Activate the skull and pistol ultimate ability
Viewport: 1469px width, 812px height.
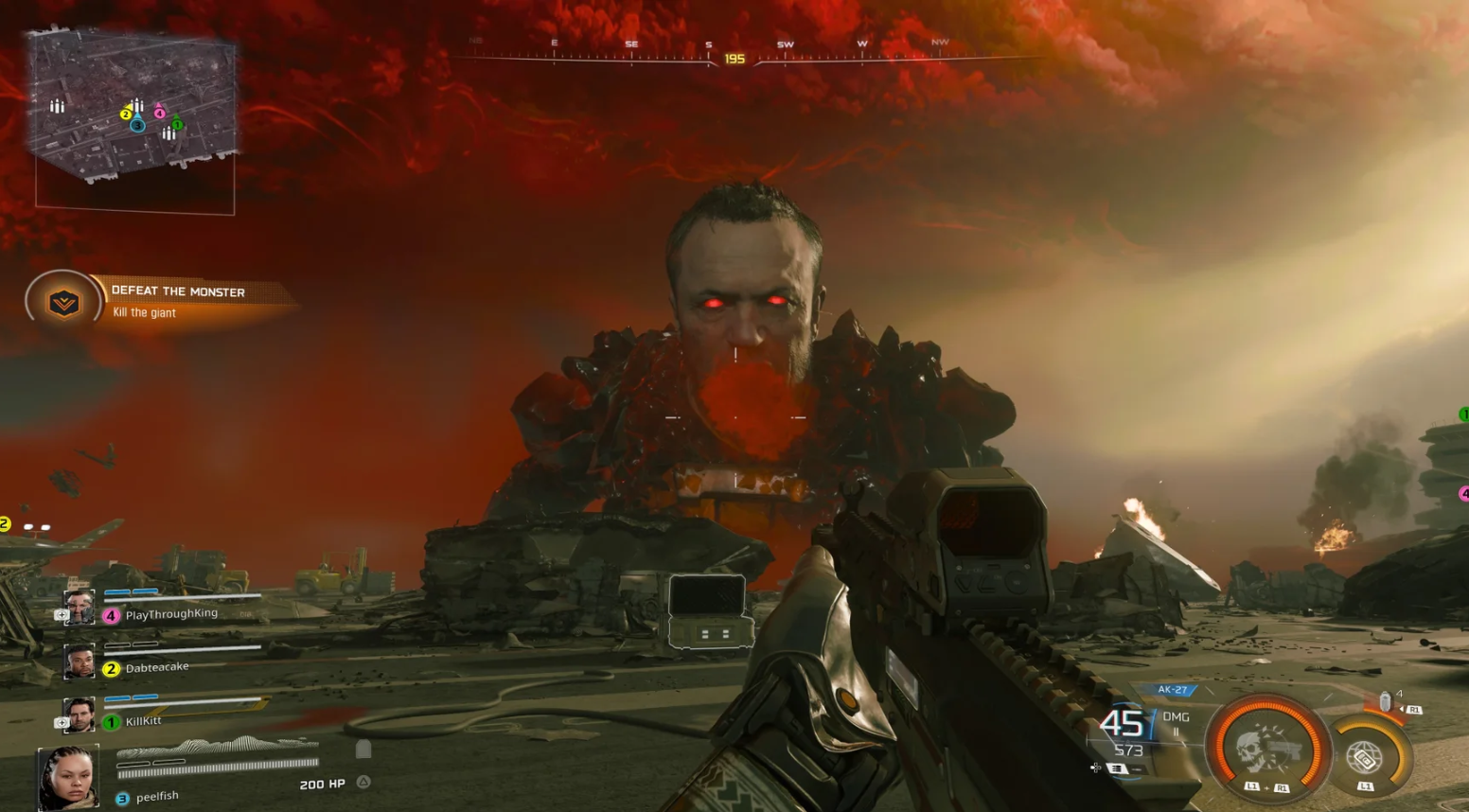click(x=1266, y=750)
